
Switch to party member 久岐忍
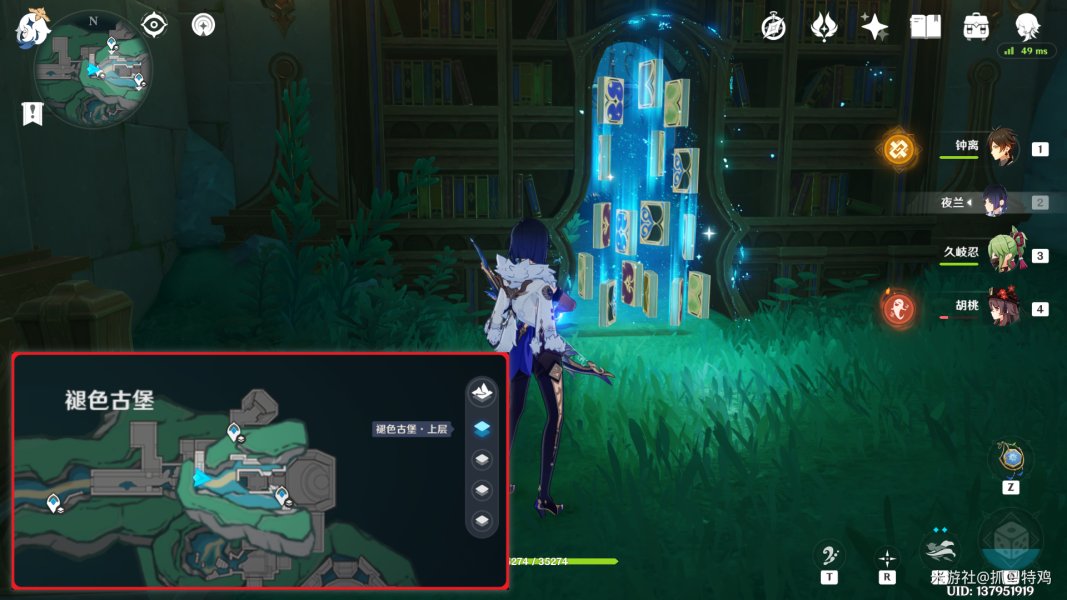click(1002, 255)
